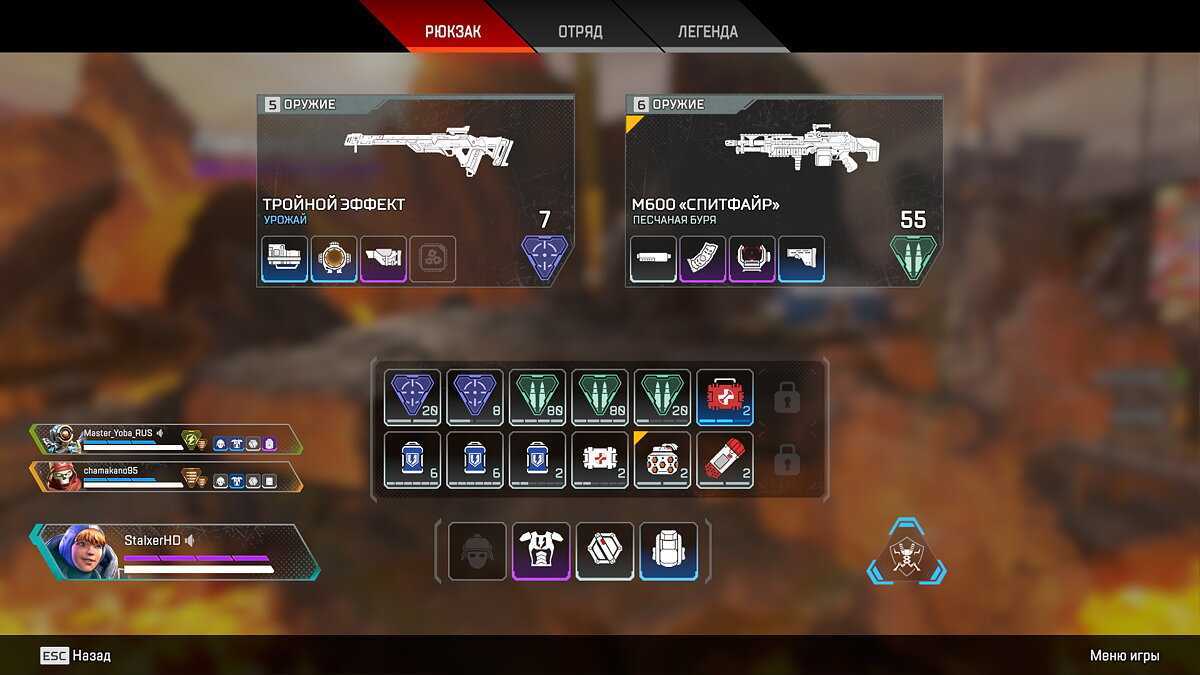The height and width of the screenshot is (675, 1200).
Task: Open Меню игры
Action: point(1124,656)
